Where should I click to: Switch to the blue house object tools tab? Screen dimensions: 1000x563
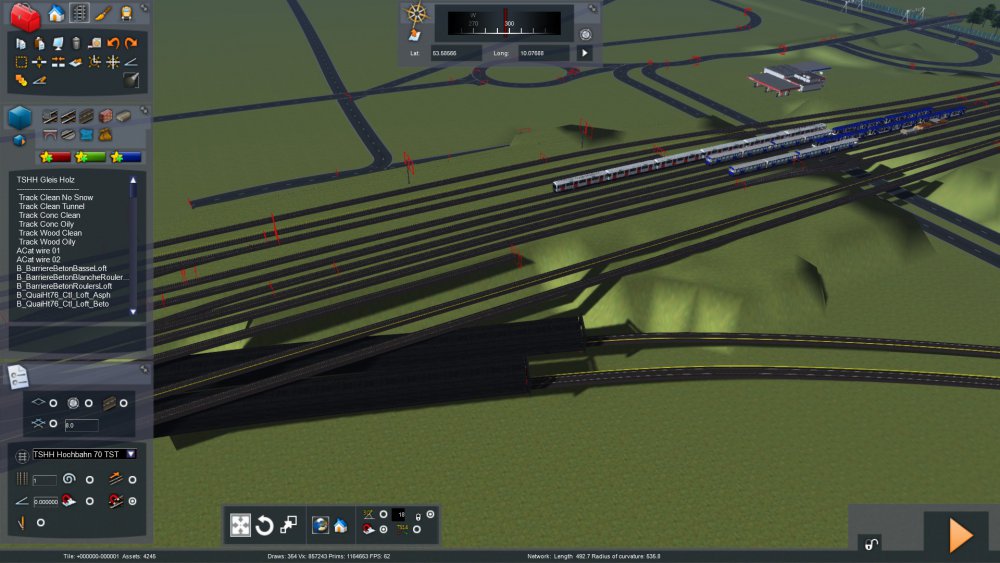pos(56,13)
